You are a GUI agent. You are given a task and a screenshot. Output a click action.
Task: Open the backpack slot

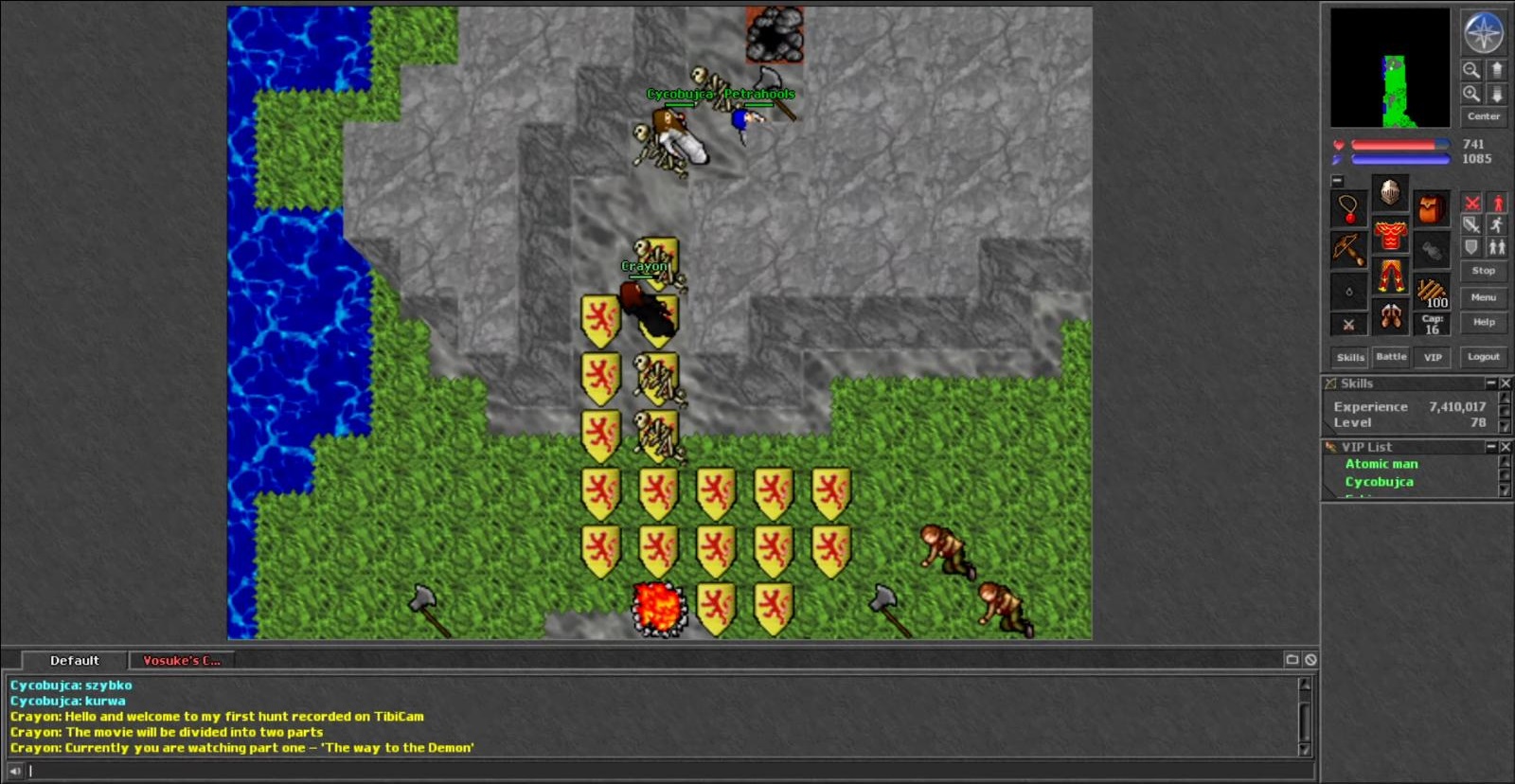(1432, 208)
